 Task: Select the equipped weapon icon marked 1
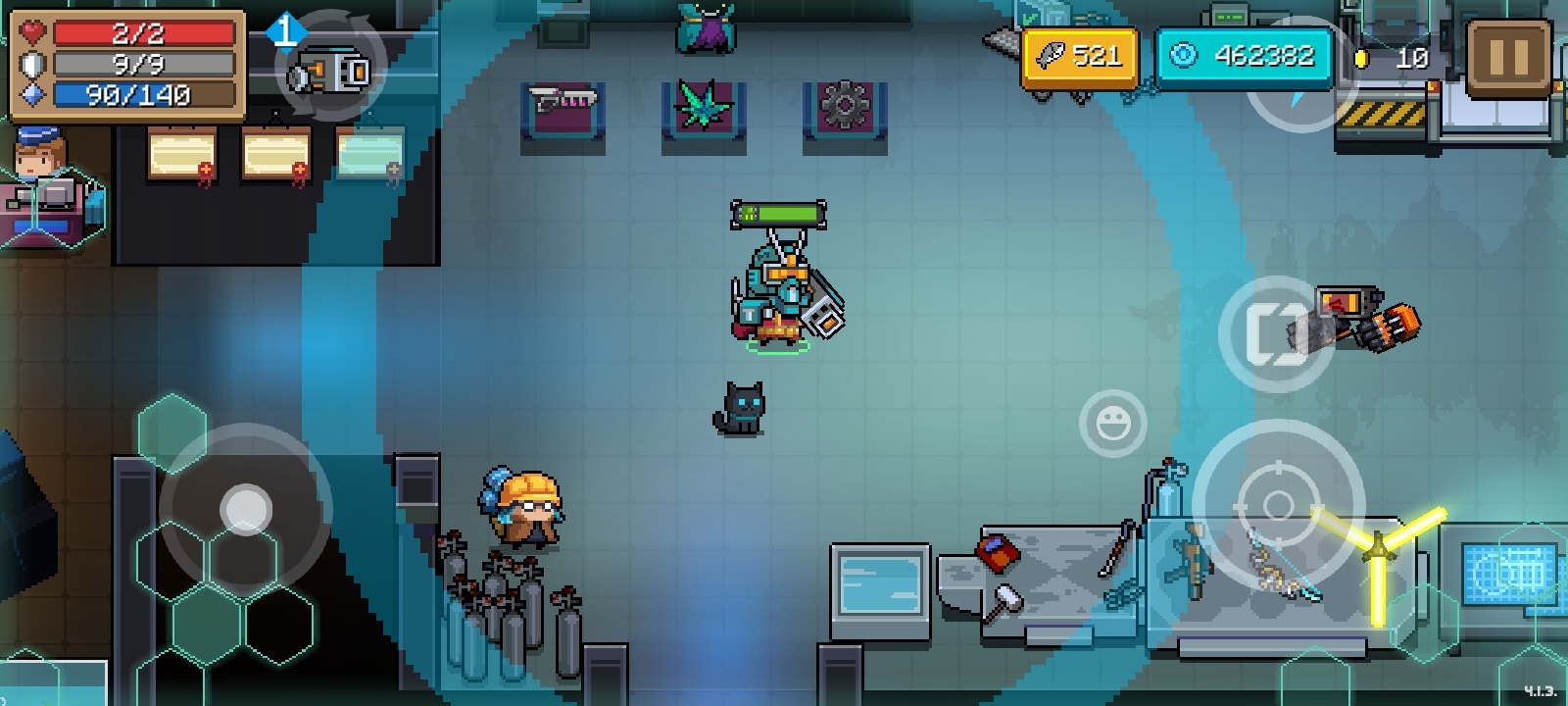329,69
